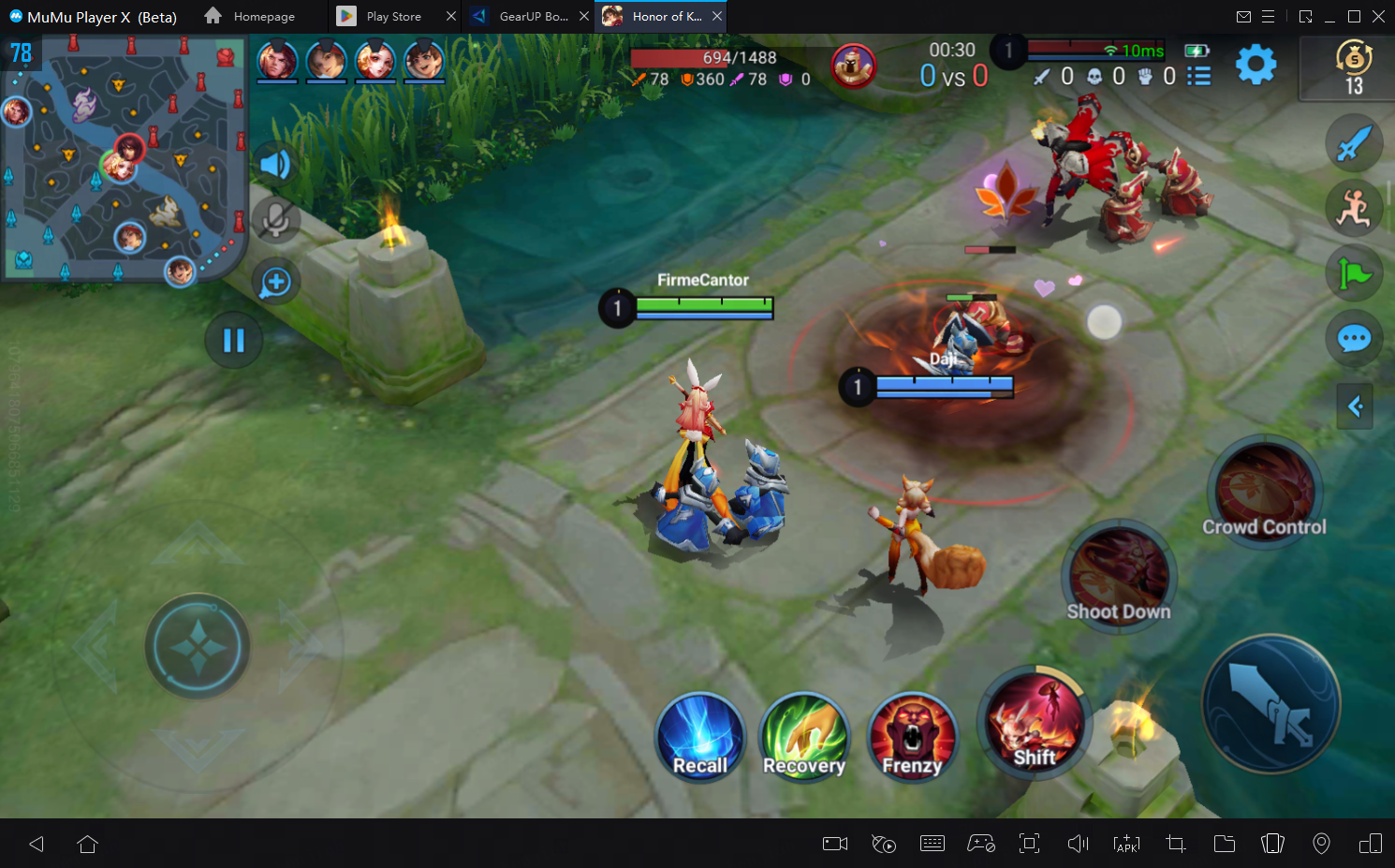The width and height of the screenshot is (1395, 868).
Task: Open the gold coin shop
Action: point(1353,67)
